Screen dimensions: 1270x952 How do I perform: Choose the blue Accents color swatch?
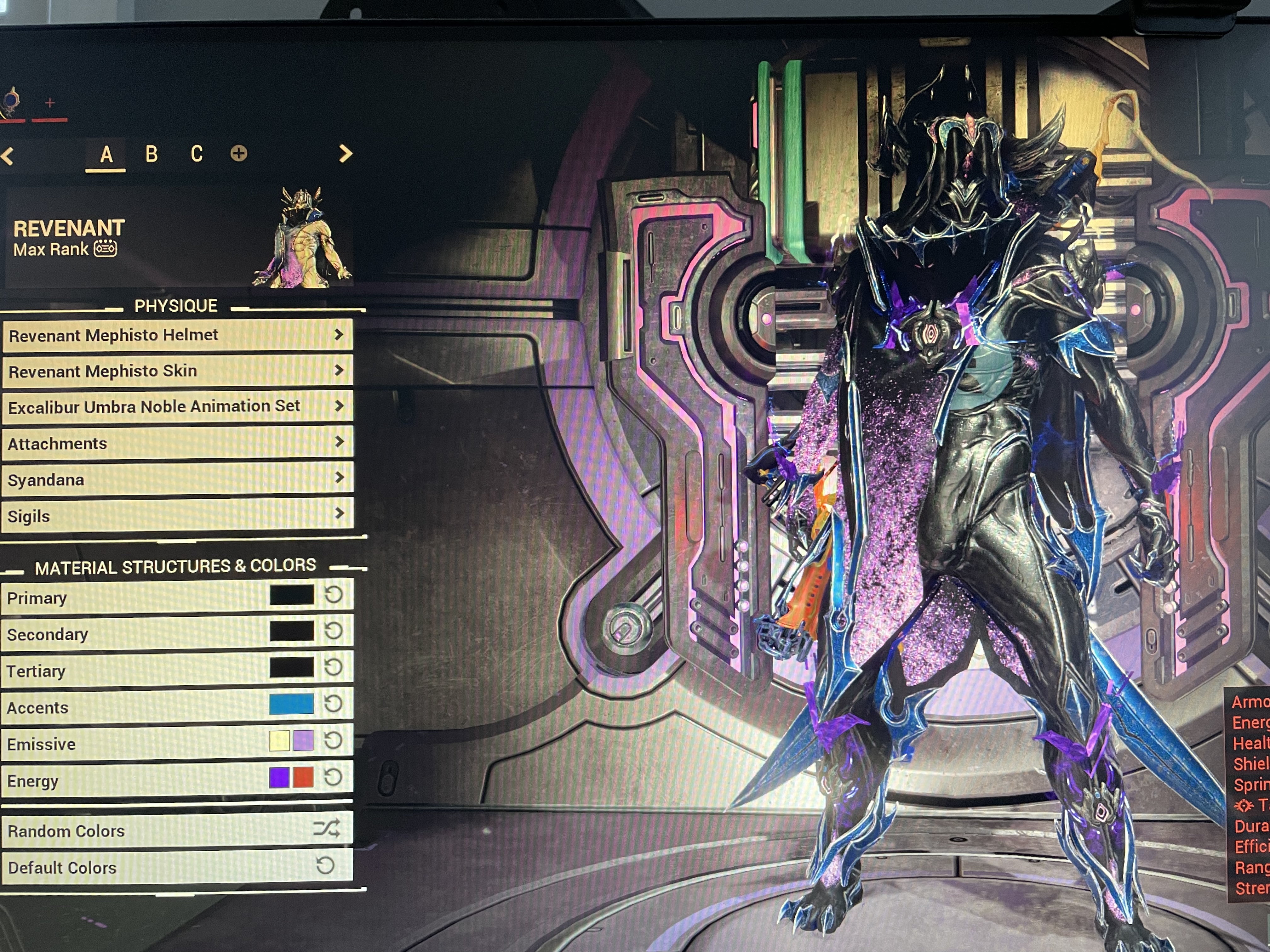(292, 704)
